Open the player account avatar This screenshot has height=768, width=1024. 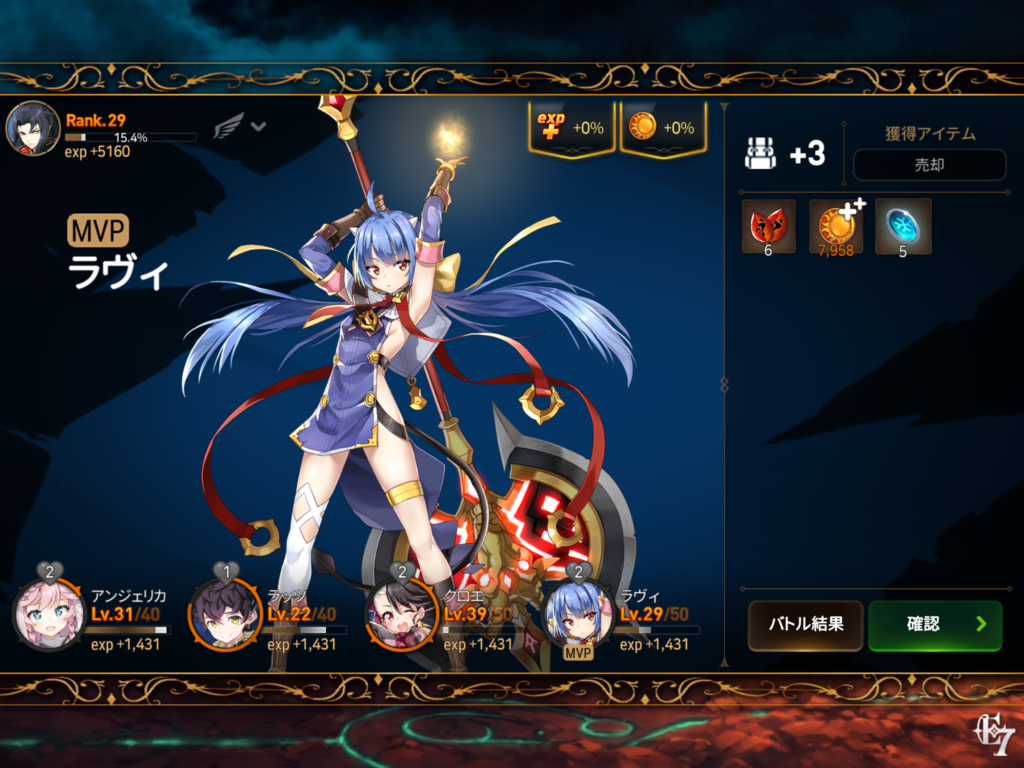pyautogui.click(x=32, y=129)
